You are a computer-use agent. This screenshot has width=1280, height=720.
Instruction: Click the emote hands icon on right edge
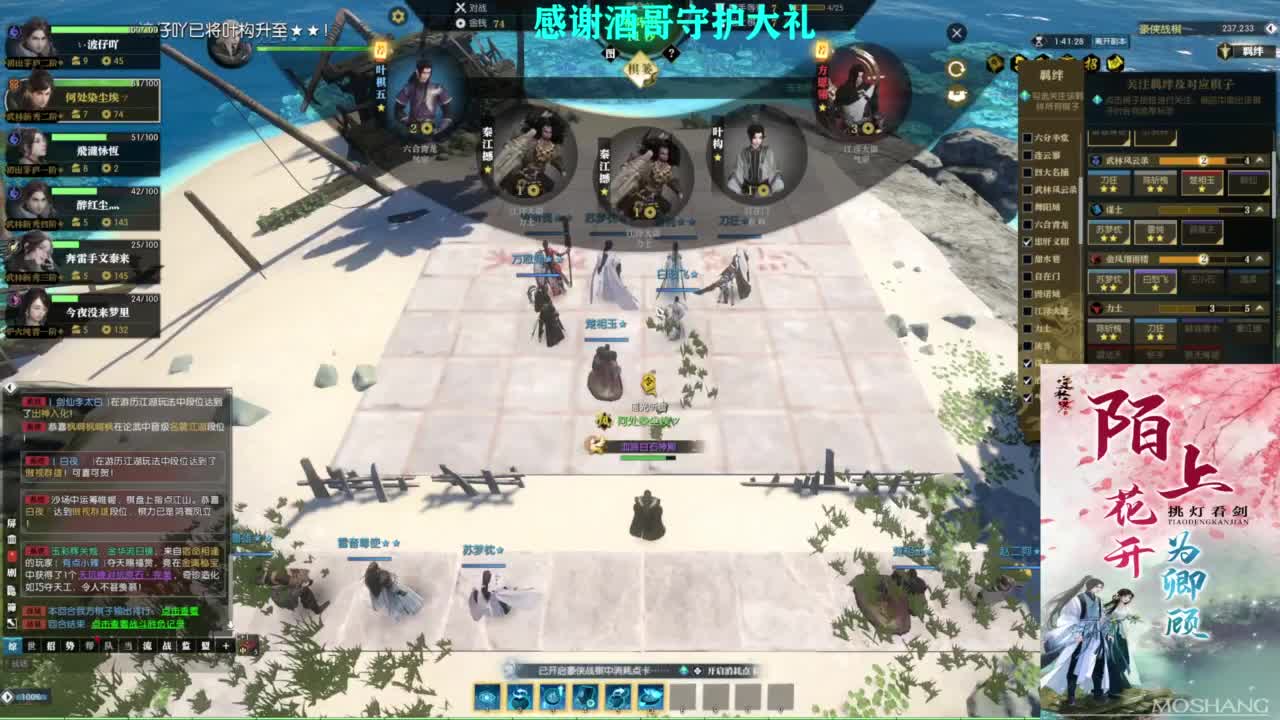957,95
